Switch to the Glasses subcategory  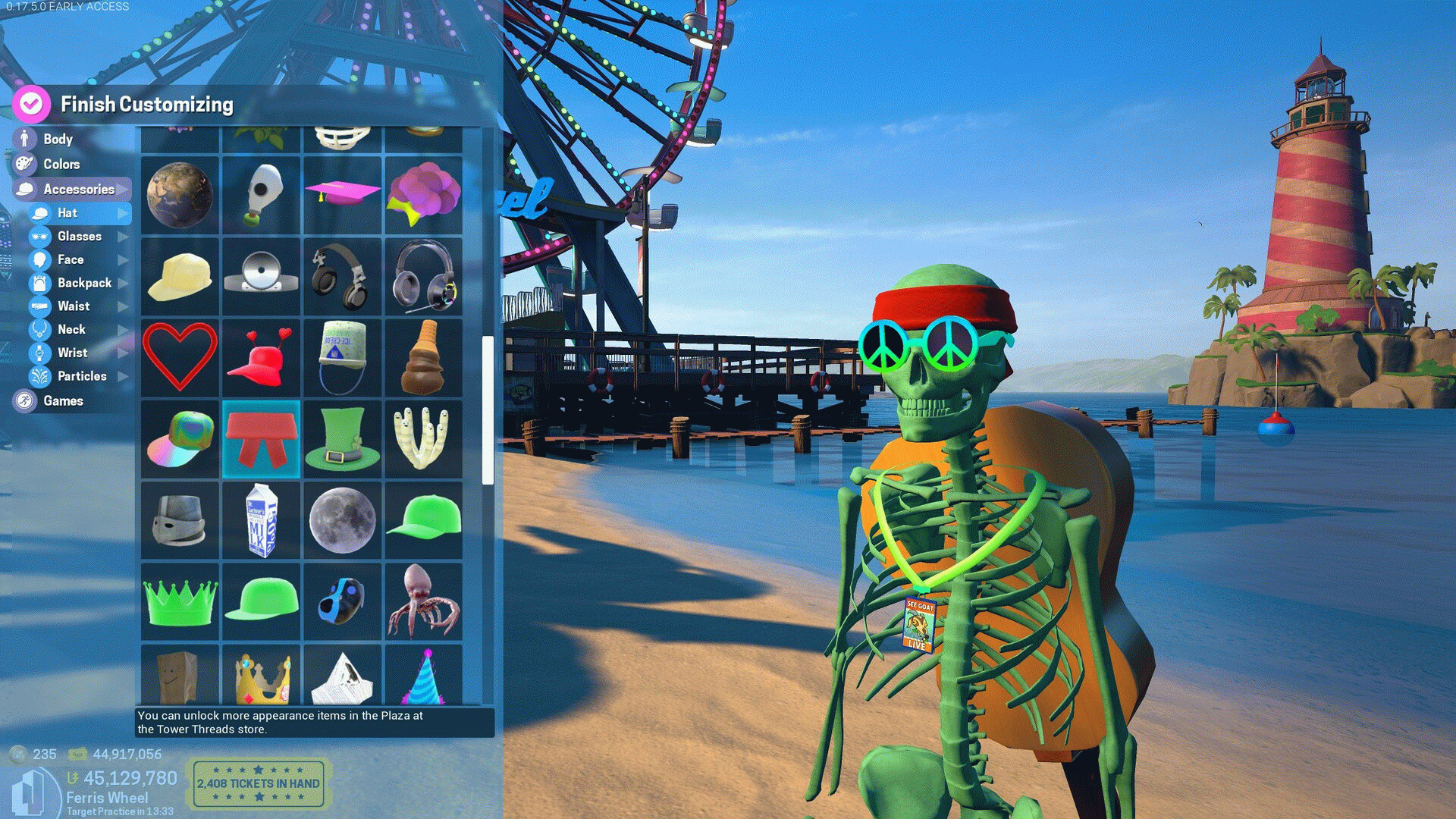79,236
